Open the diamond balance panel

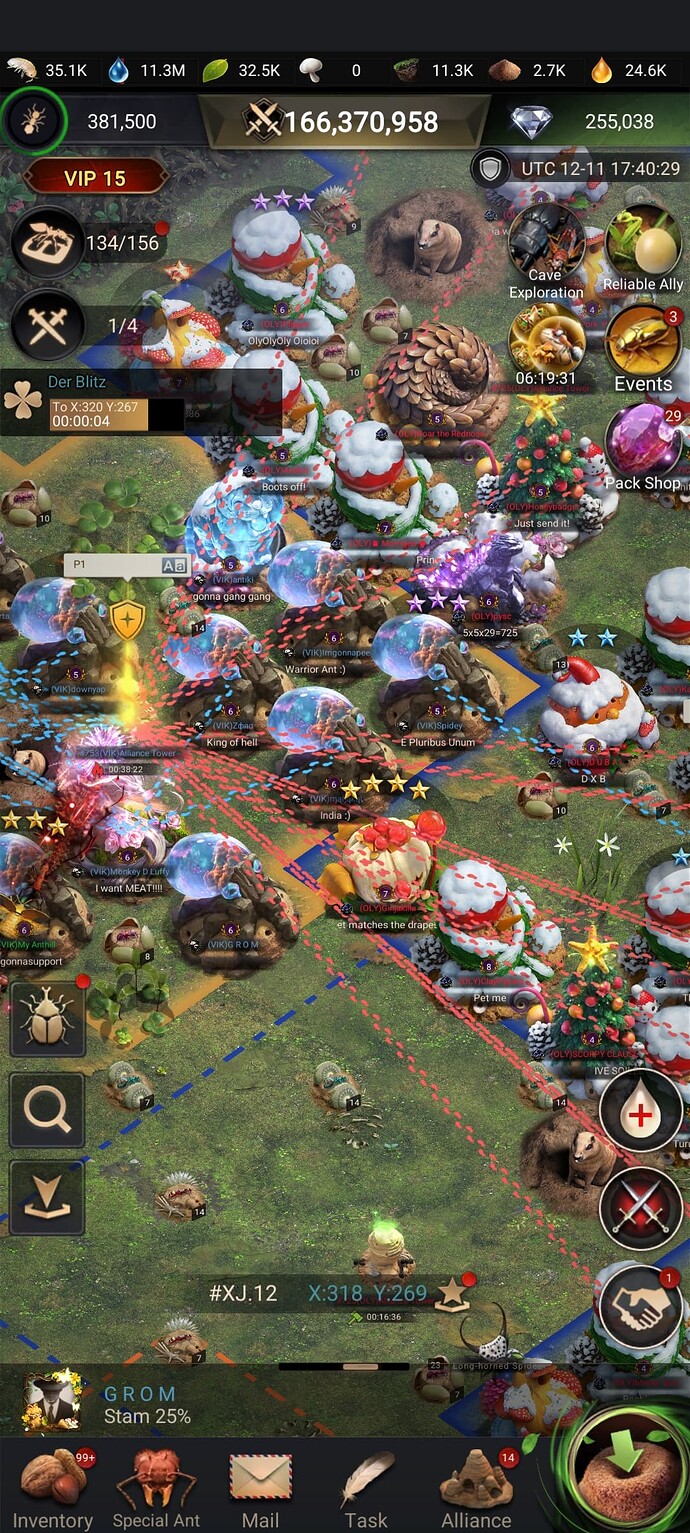[590, 122]
